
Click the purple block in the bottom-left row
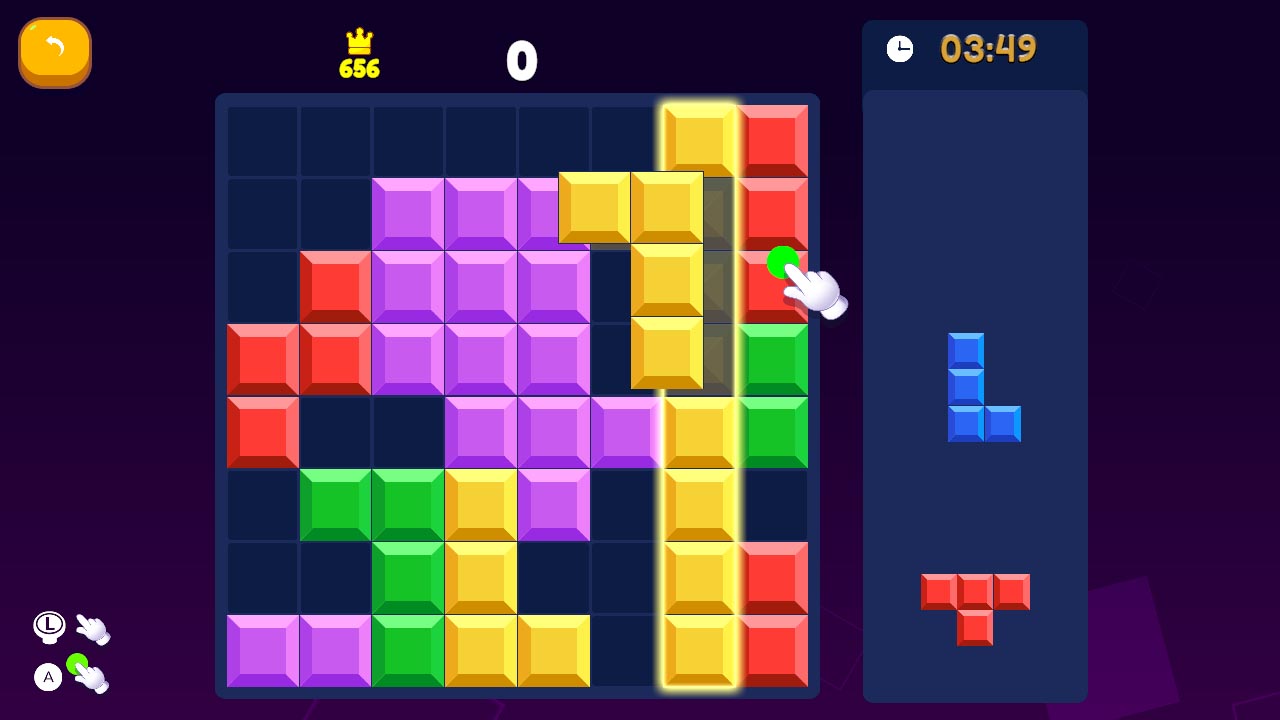pyautogui.click(x=262, y=652)
